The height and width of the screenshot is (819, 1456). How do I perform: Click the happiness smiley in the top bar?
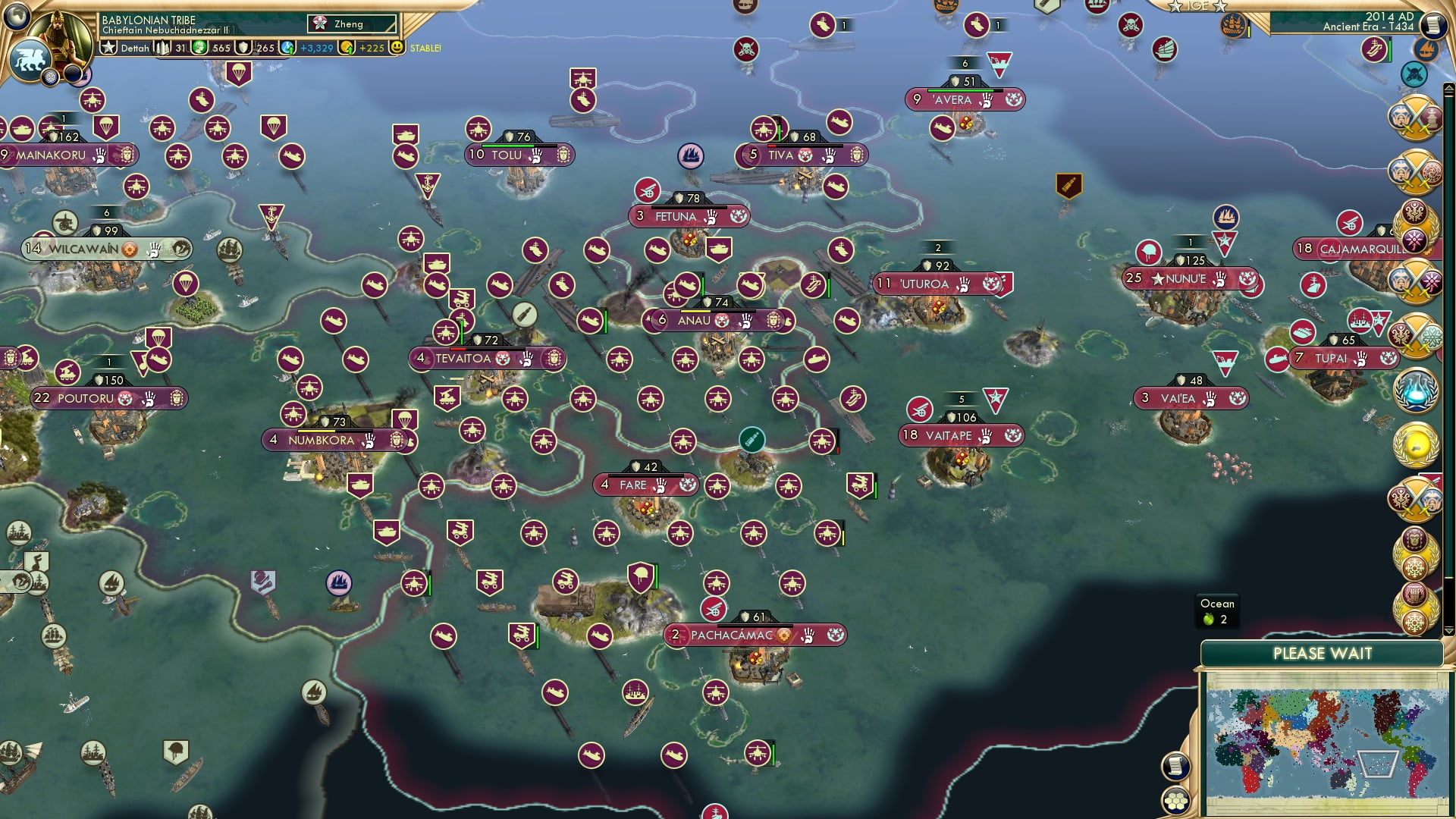tap(396, 45)
